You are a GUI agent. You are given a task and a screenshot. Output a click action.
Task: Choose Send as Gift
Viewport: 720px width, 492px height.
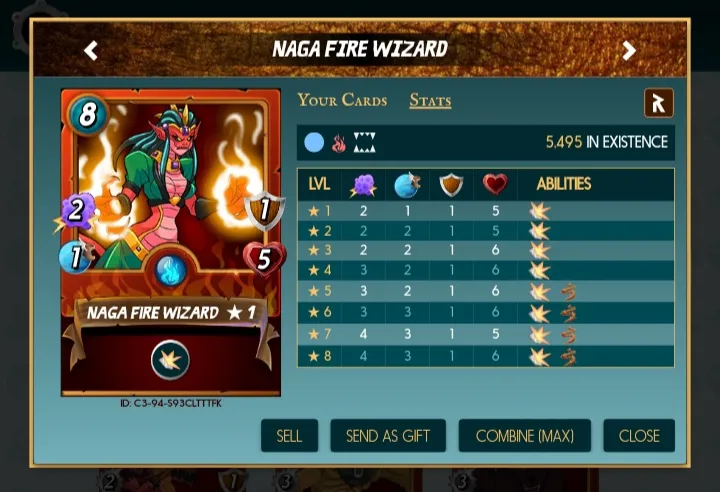[x=388, y=436]
